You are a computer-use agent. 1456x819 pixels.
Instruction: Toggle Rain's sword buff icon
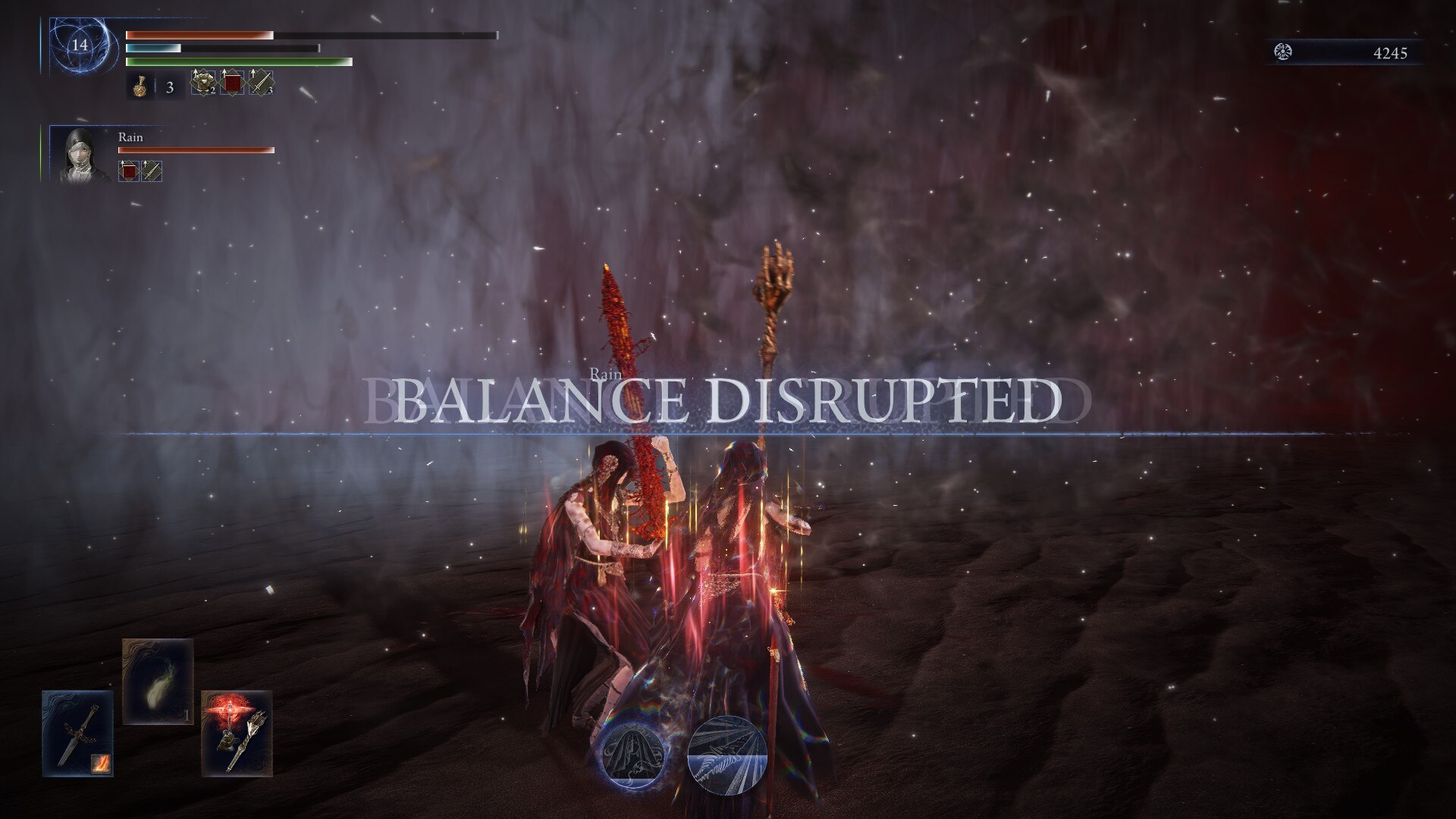coord(152,170)
